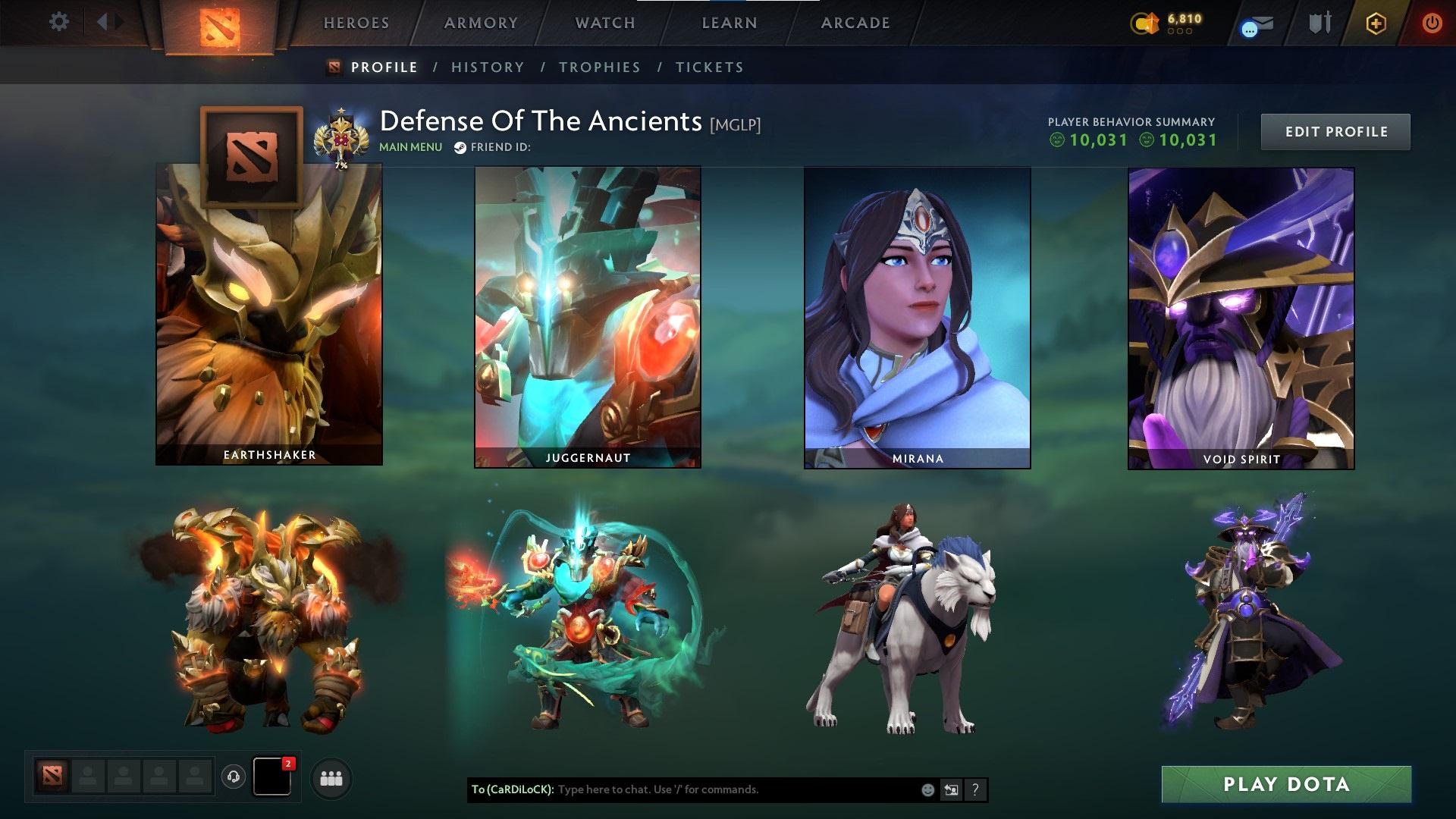Open the settings gear icon

59,22
